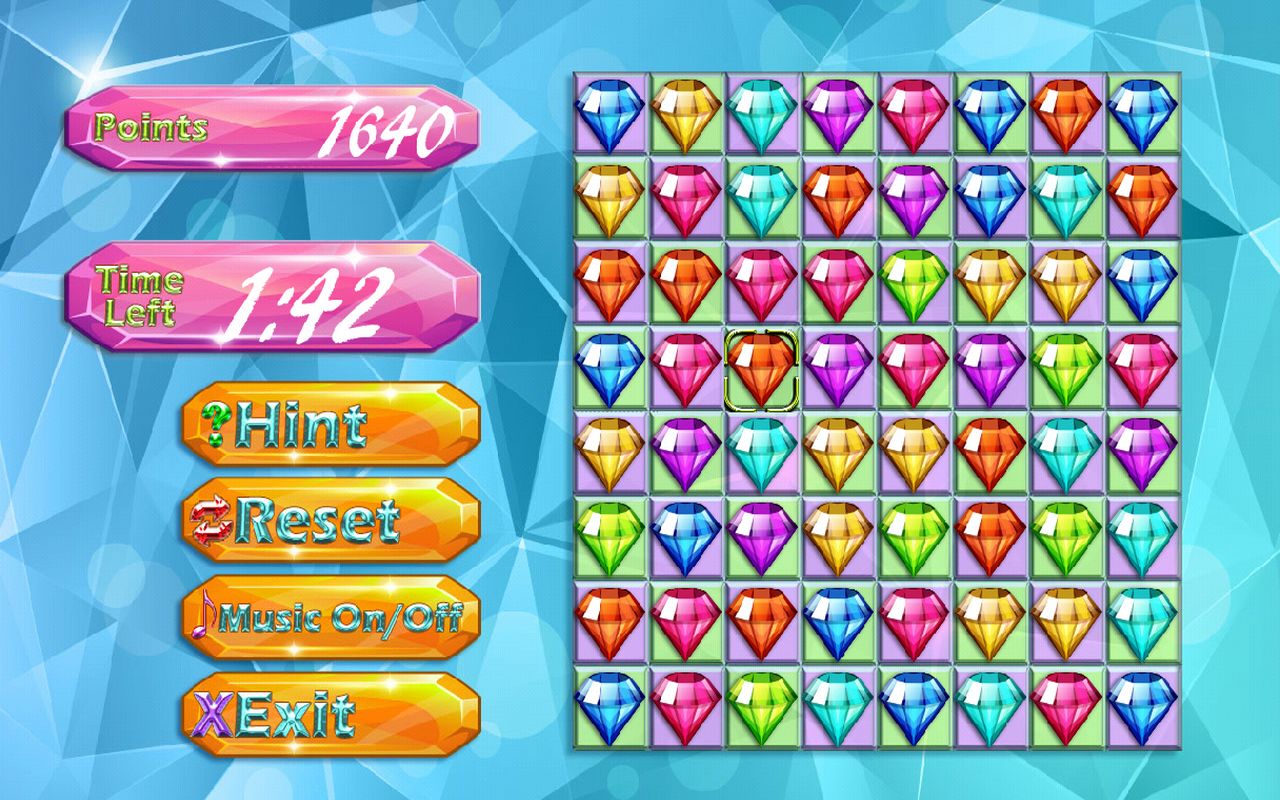Viewport: 1280px width, 800px height.
Task: Click the red arrows icon on Reset
Action: click(211, 521)
